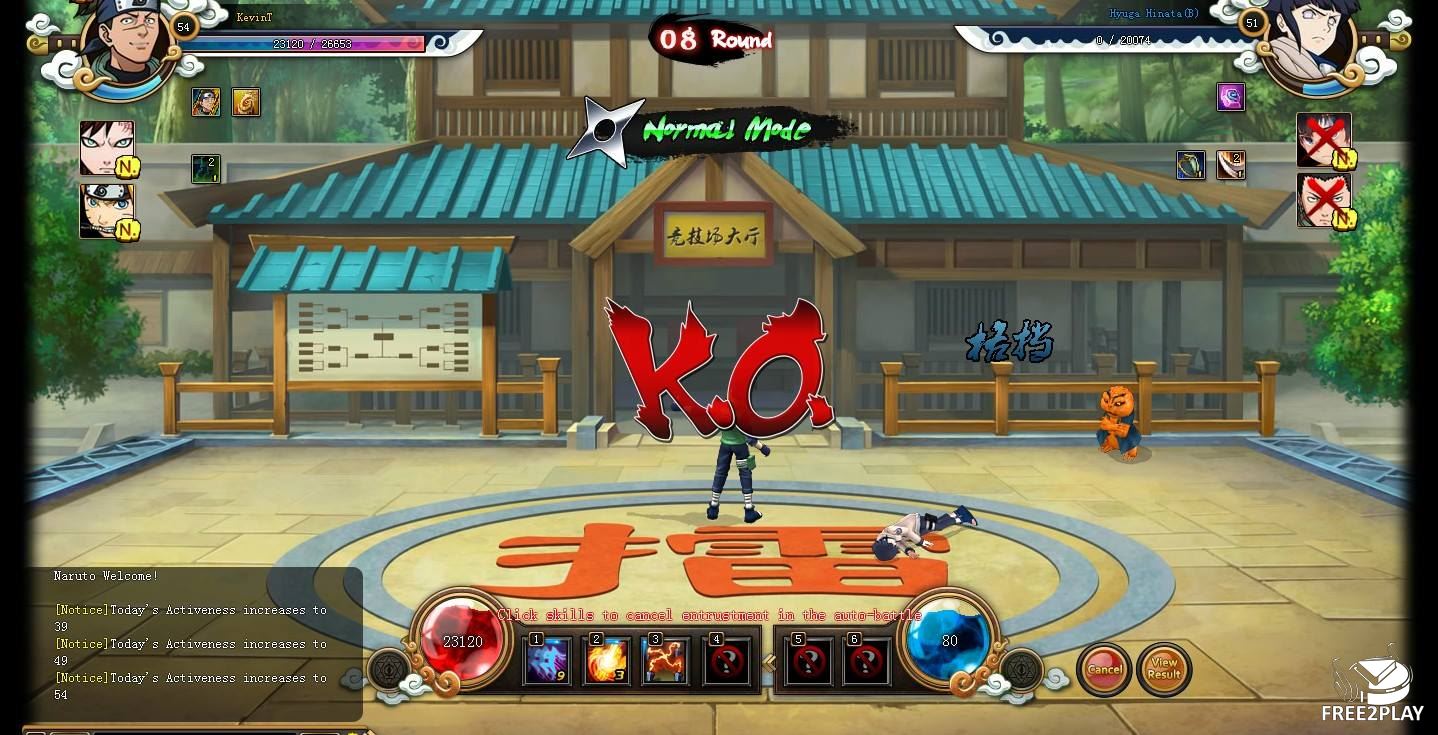Select KevinT's player portrait
The height and width of the screenshot is (735, 1438).
point(130,45)
